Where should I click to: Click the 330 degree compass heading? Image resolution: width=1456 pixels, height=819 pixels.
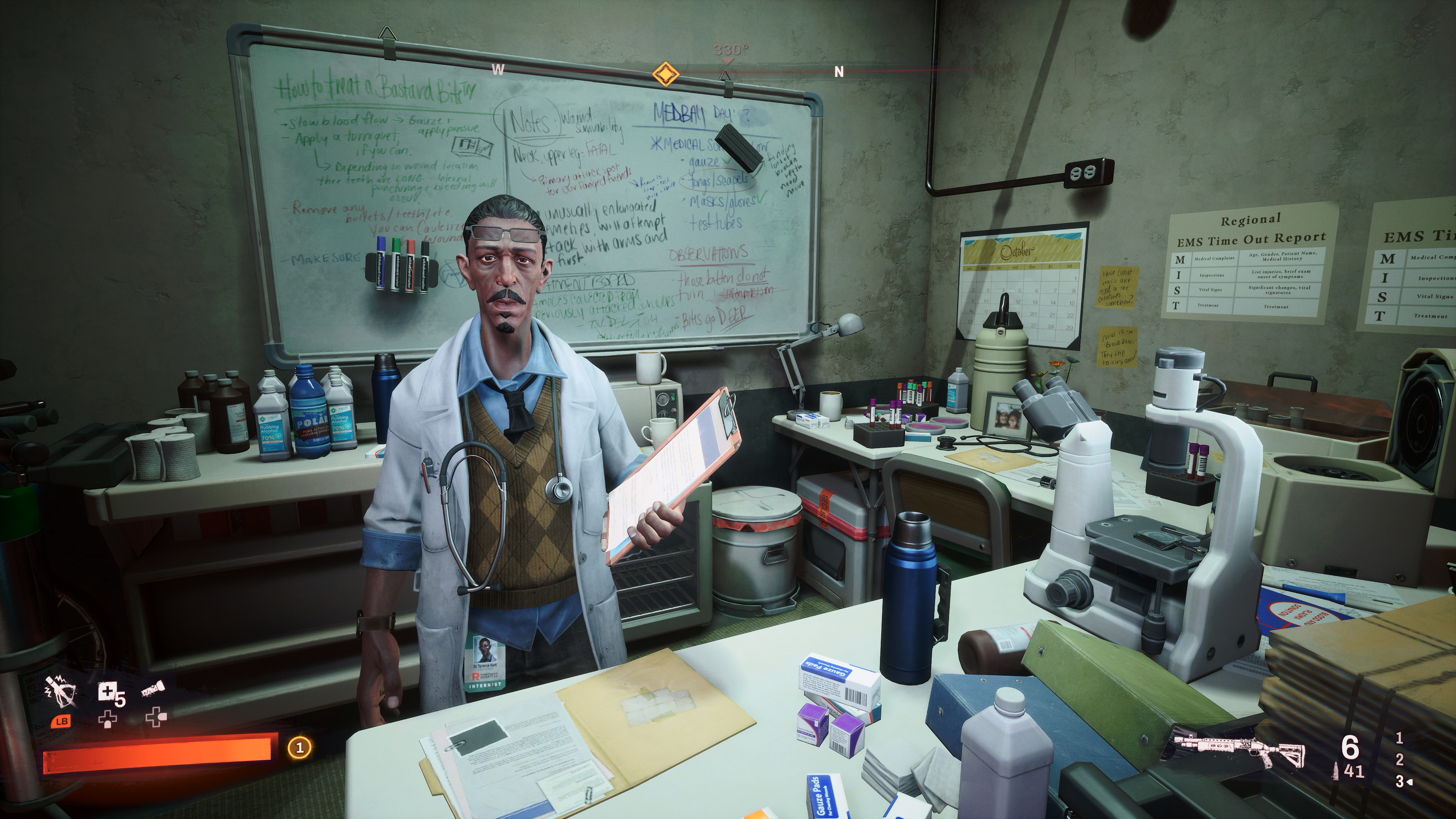[x=731, y=49]
